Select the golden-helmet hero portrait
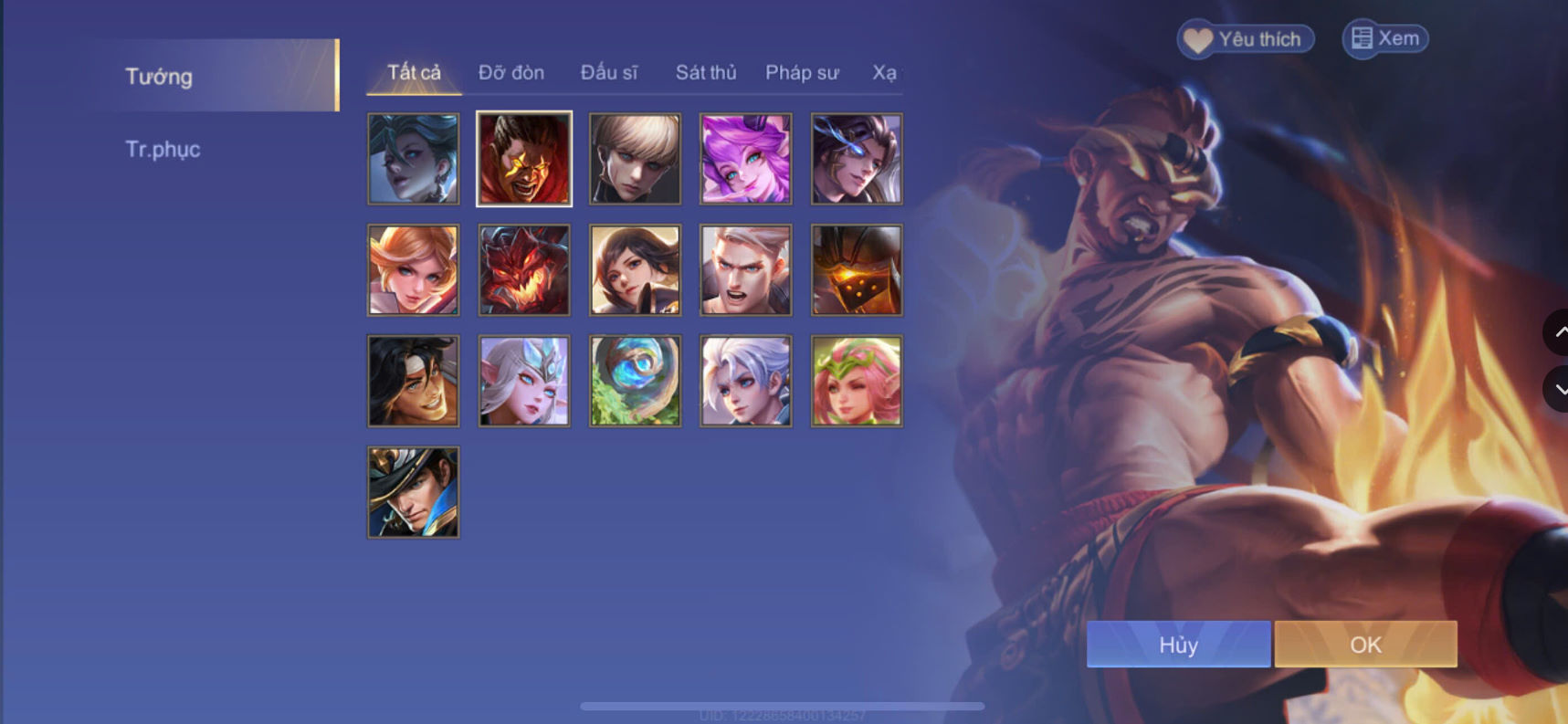The width and height of the screenshot is (1568, 724). click(x=857, y=269)
